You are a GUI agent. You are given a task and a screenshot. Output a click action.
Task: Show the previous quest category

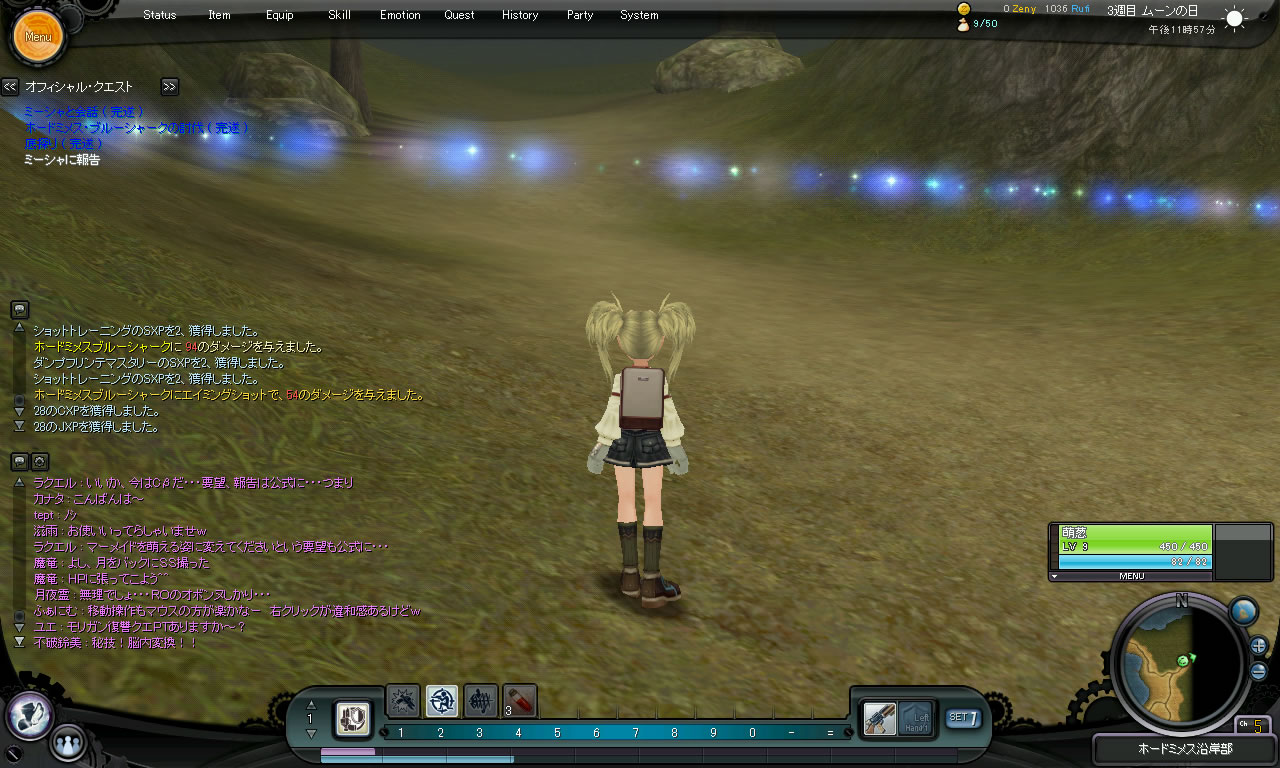click(10, 87)
